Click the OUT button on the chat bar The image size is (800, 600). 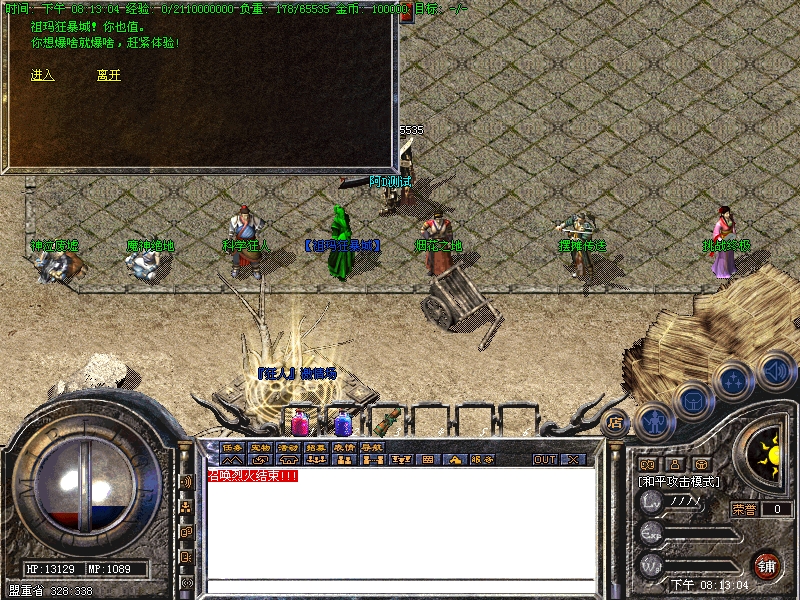(x=544, y=459)
